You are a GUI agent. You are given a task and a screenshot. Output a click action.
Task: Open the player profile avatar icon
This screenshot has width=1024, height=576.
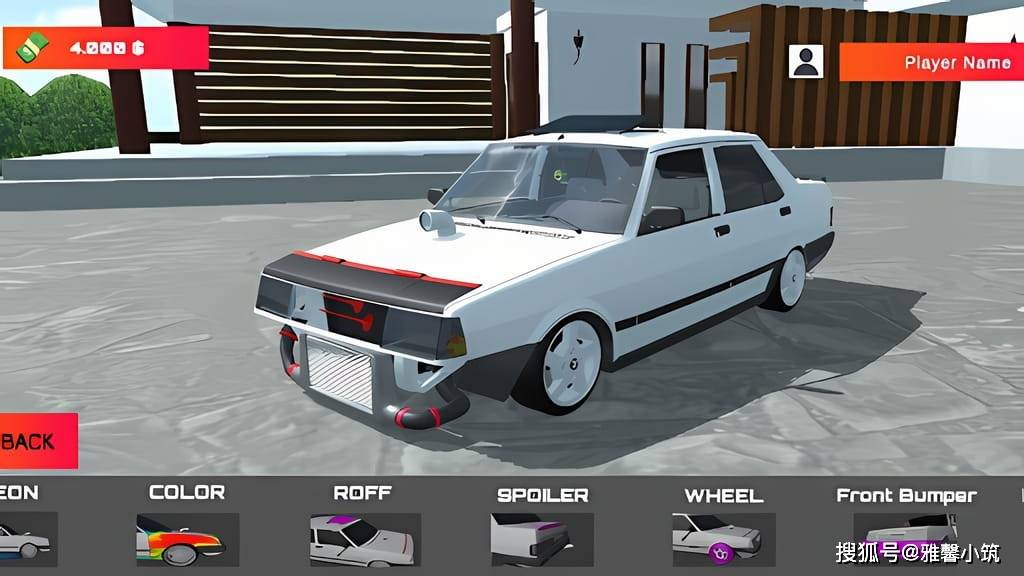coord(806,62)
